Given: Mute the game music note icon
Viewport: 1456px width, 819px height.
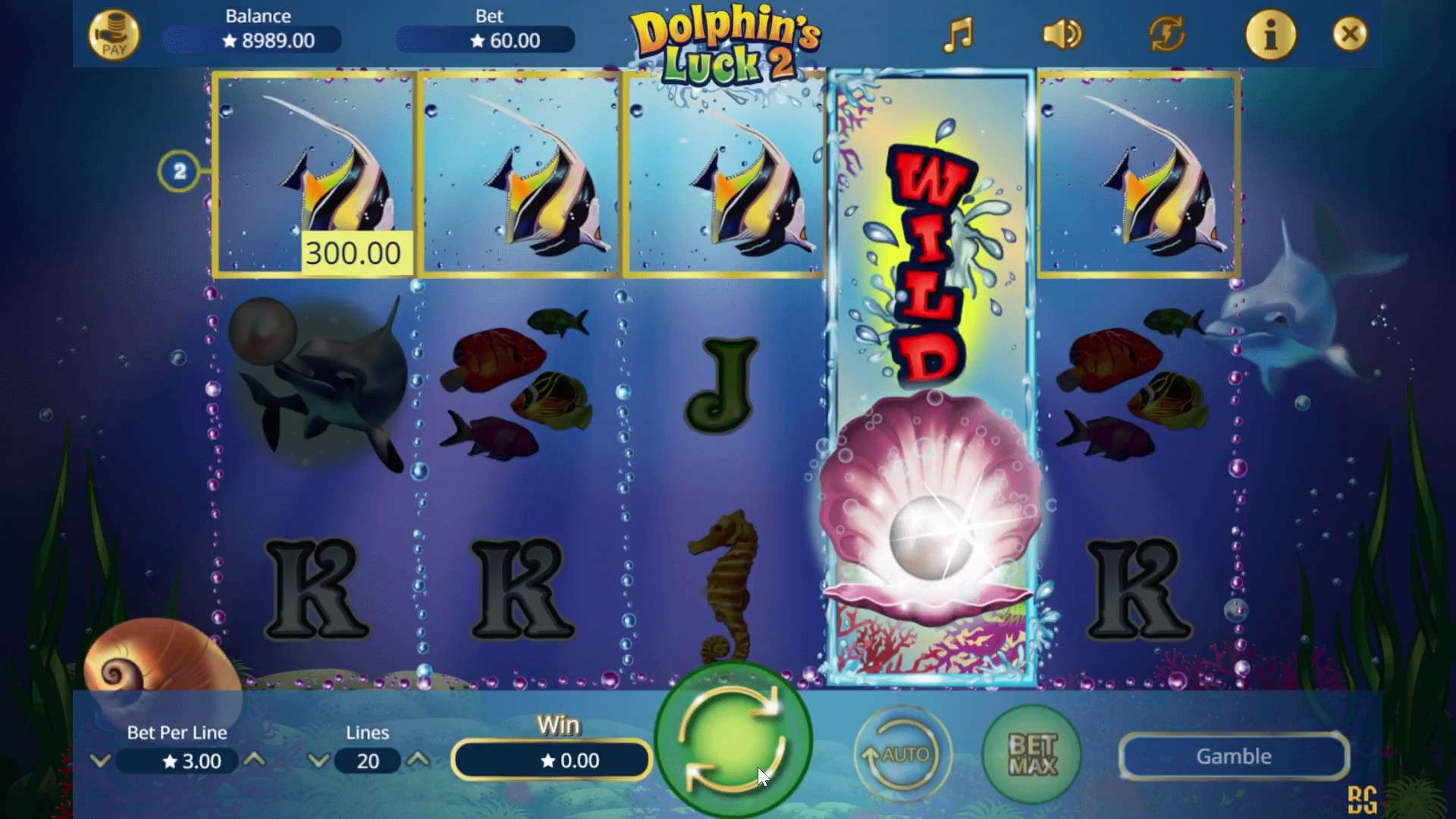Looking at the screenshot, I should tap(959, 34).
